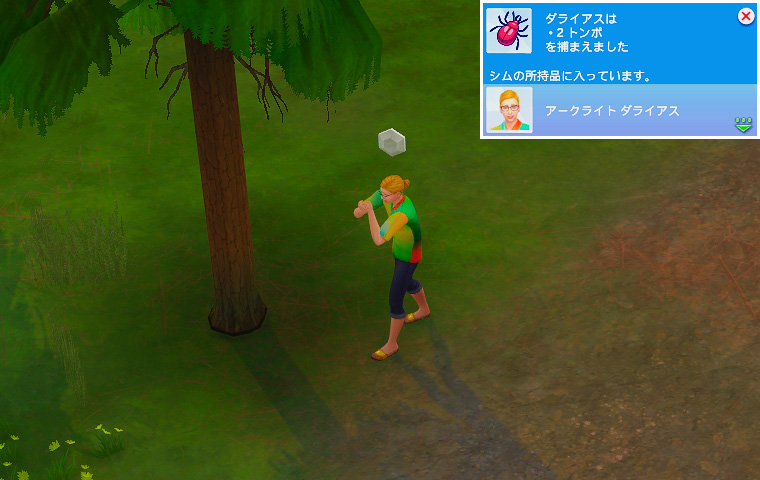Select the Sim portrait in notification
Screen dimensions: 760x480
tap(509, 110)
